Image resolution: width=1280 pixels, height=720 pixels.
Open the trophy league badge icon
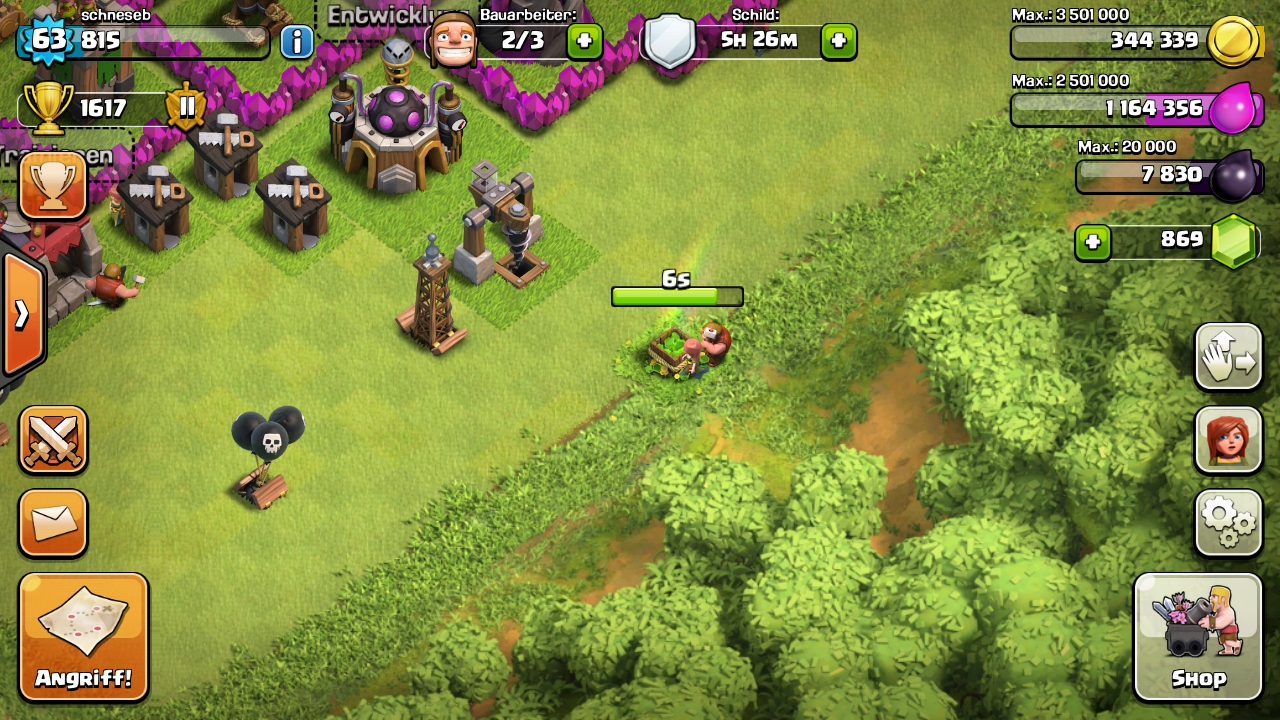tap(53, 187)
